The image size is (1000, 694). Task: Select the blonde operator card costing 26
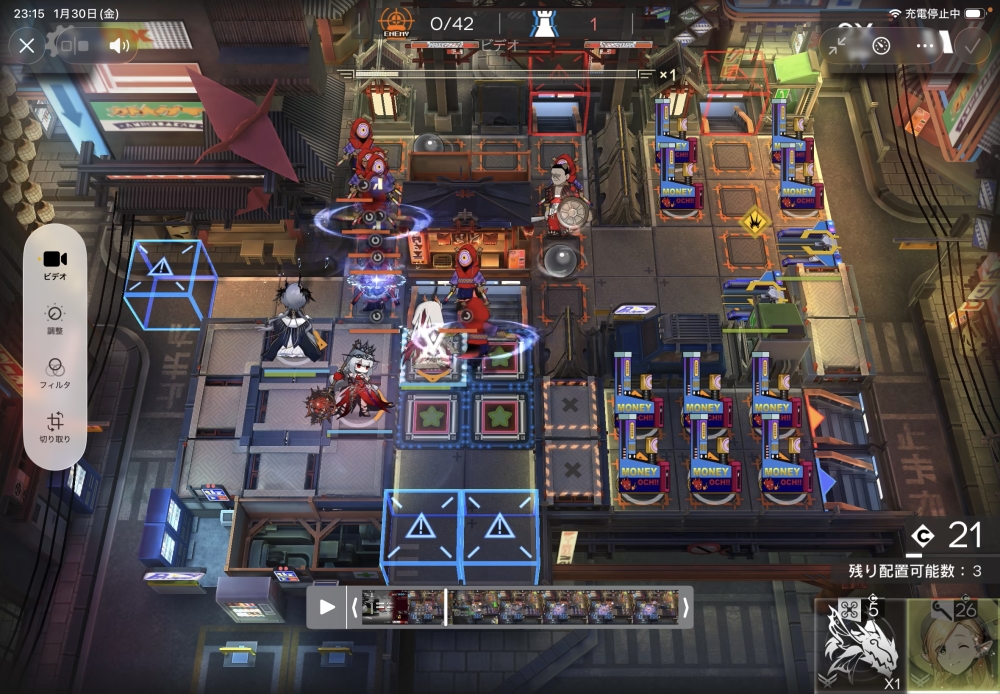(953, 647)
